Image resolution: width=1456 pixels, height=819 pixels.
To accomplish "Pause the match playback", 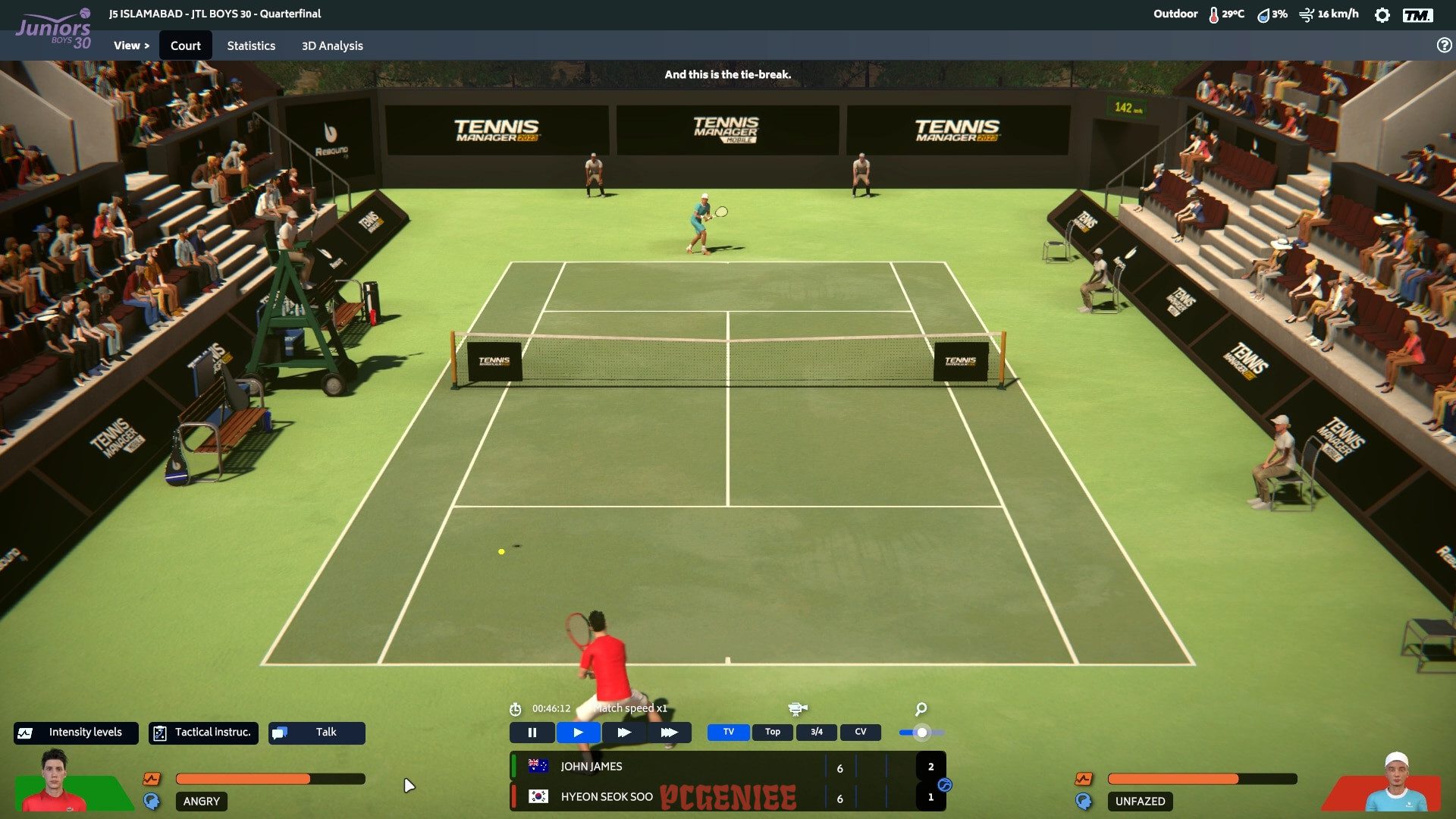I will (x=532, y=732).
